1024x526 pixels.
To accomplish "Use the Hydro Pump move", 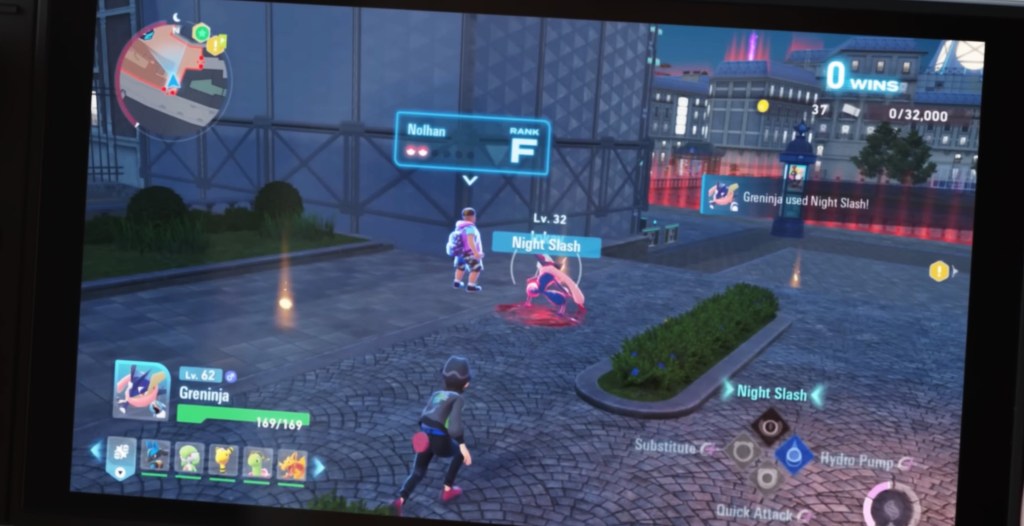I will coord(794,454).
